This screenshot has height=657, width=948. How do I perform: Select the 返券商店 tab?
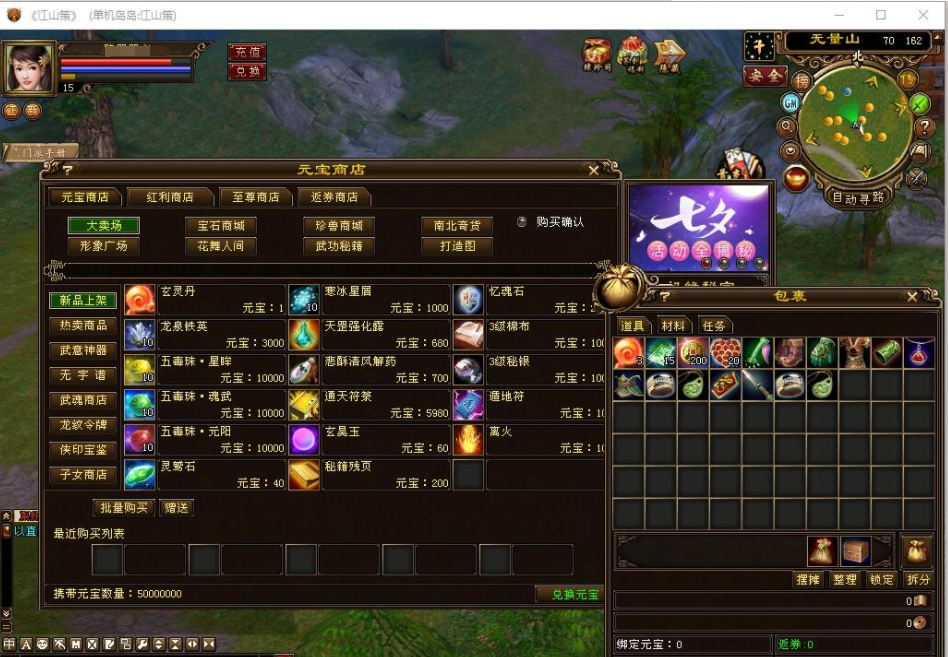coord(334,197)
